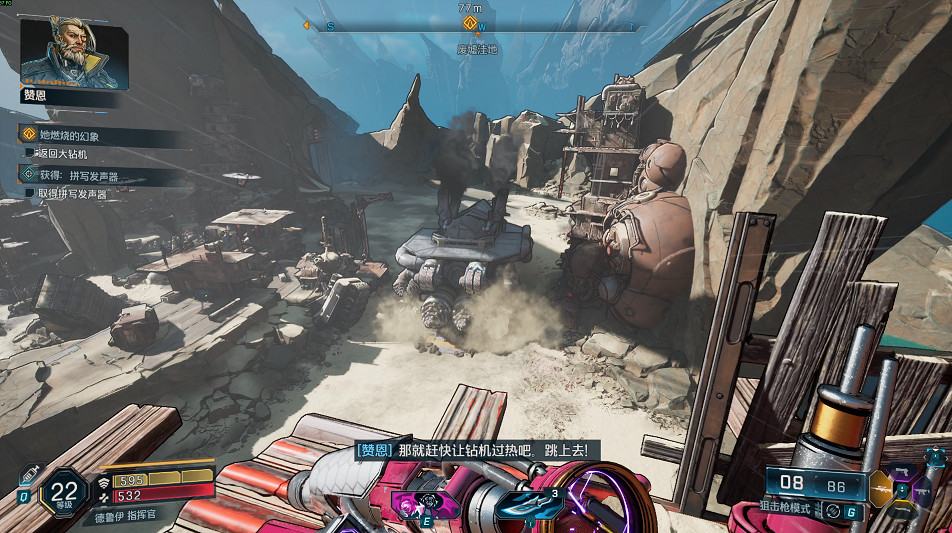
Task: Select the side quest entry 获得：拼写发声器
Action: tap(78, 175)
